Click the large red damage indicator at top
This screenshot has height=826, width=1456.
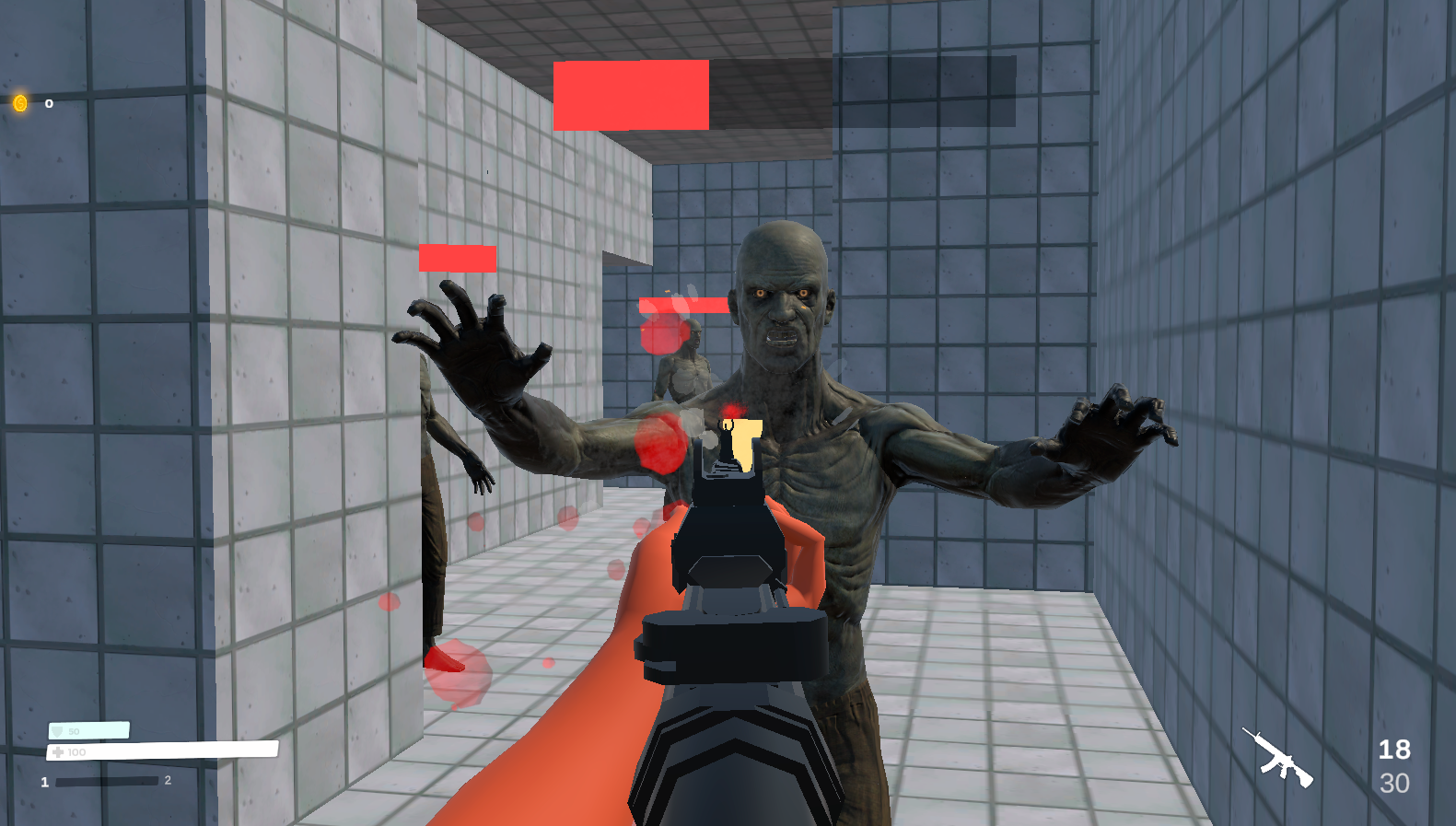[630, 97]
